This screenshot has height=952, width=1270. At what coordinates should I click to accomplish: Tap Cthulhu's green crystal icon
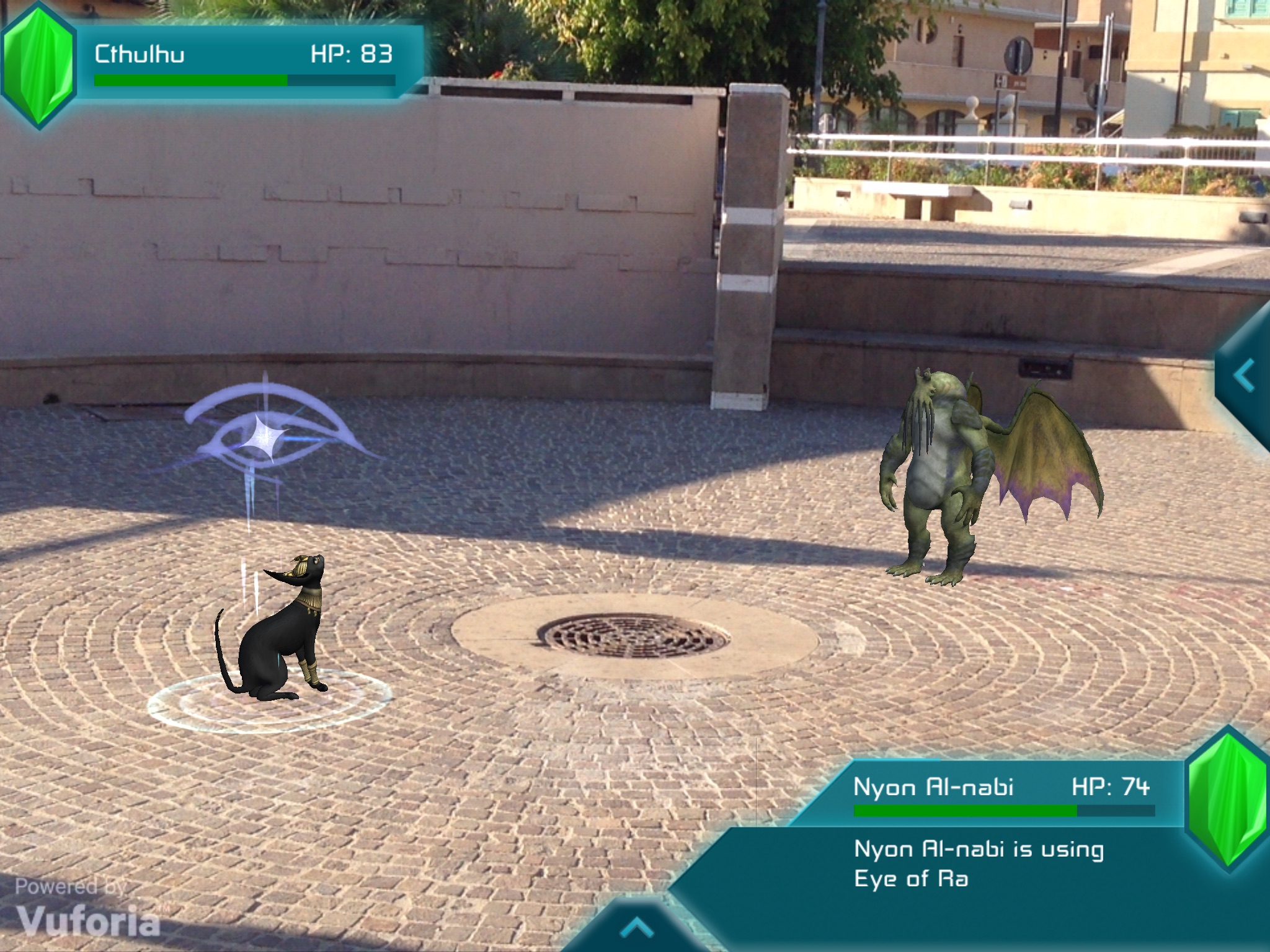(38, 64)
